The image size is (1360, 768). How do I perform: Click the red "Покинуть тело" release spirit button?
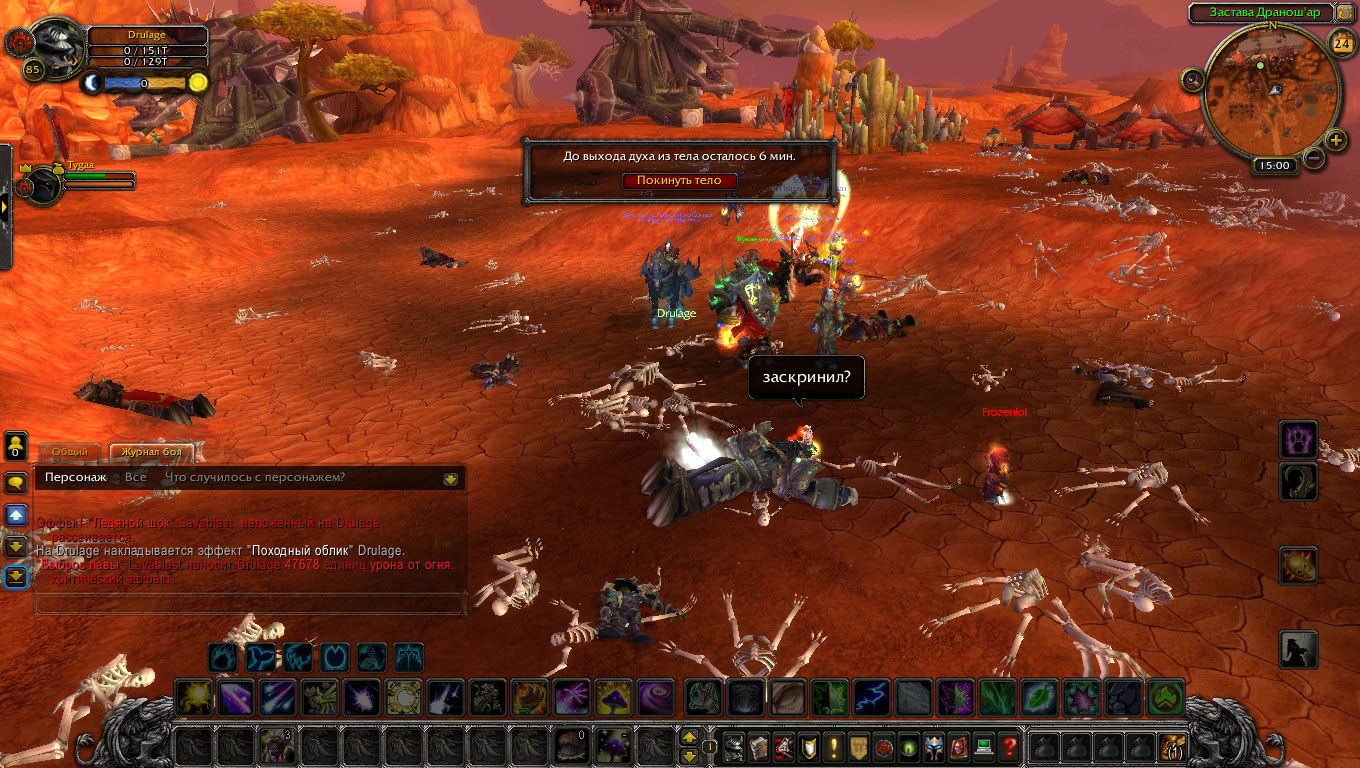[x=679, y=181]
